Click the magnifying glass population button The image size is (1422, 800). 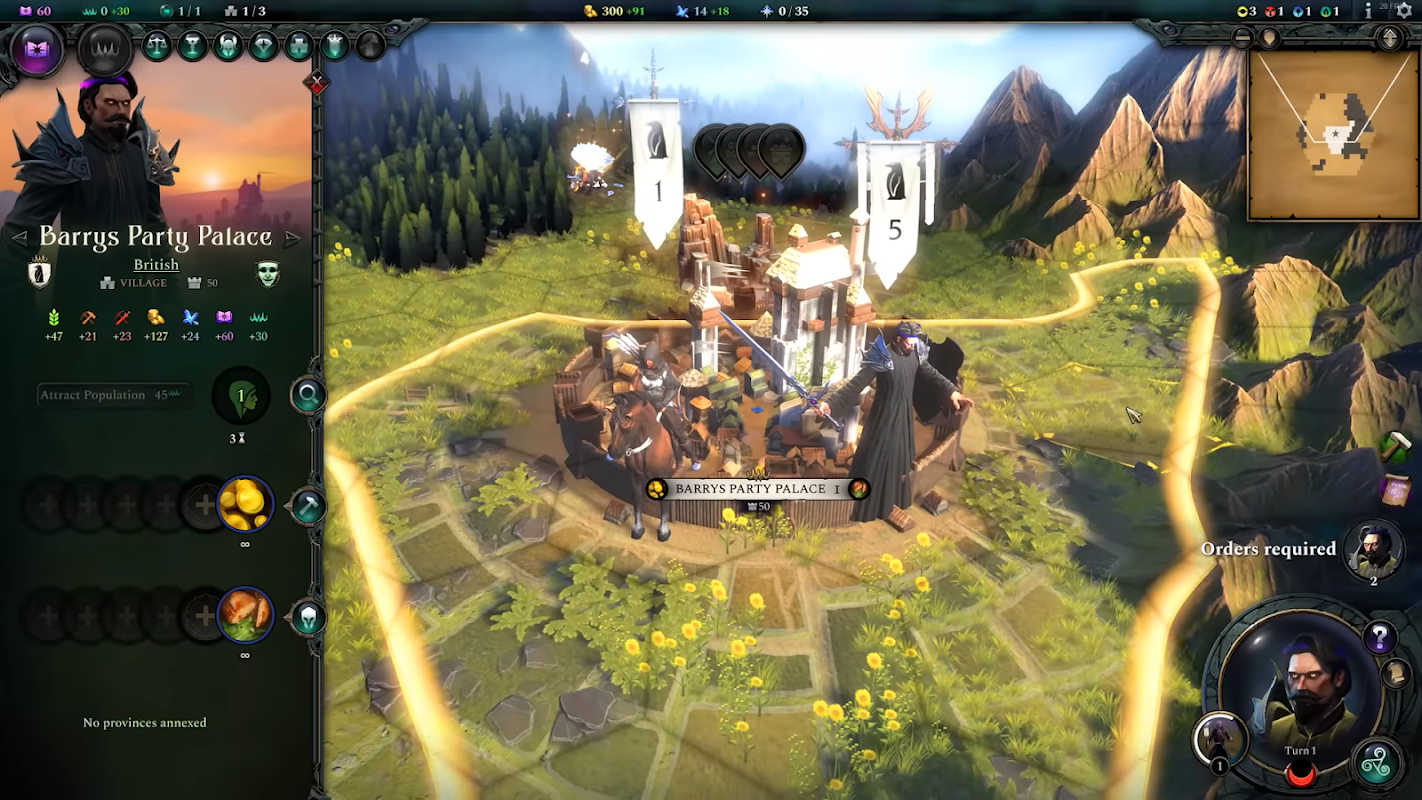(308, 396)
